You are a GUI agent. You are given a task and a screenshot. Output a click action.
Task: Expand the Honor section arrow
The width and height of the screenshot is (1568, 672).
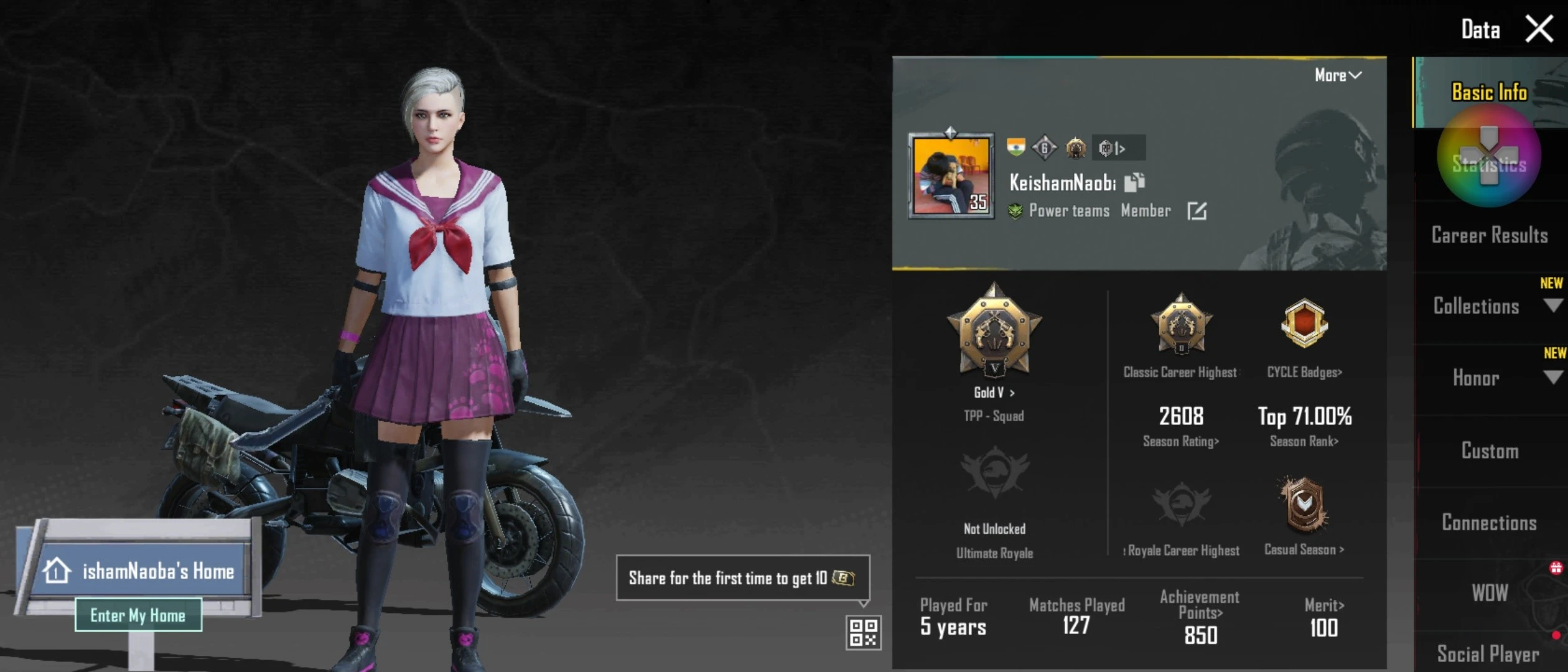tap(1553, 378)
